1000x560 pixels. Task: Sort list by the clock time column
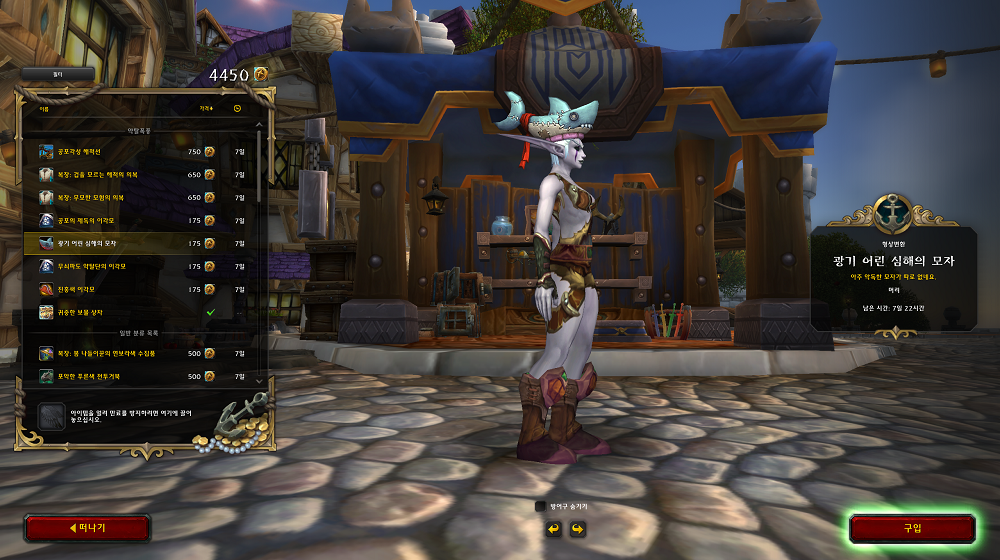pyautogui.click(x=238, y=108)
